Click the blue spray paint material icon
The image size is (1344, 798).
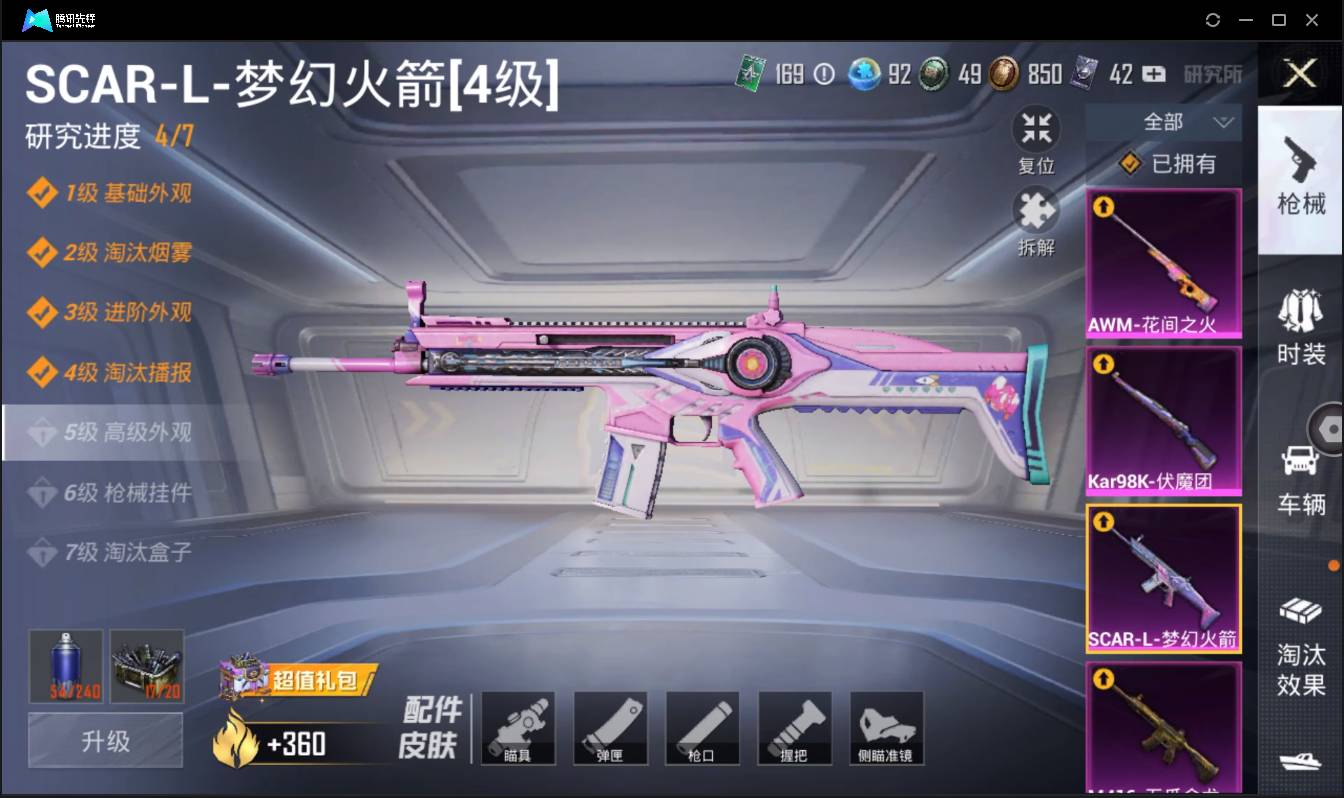tap(64, 664)
